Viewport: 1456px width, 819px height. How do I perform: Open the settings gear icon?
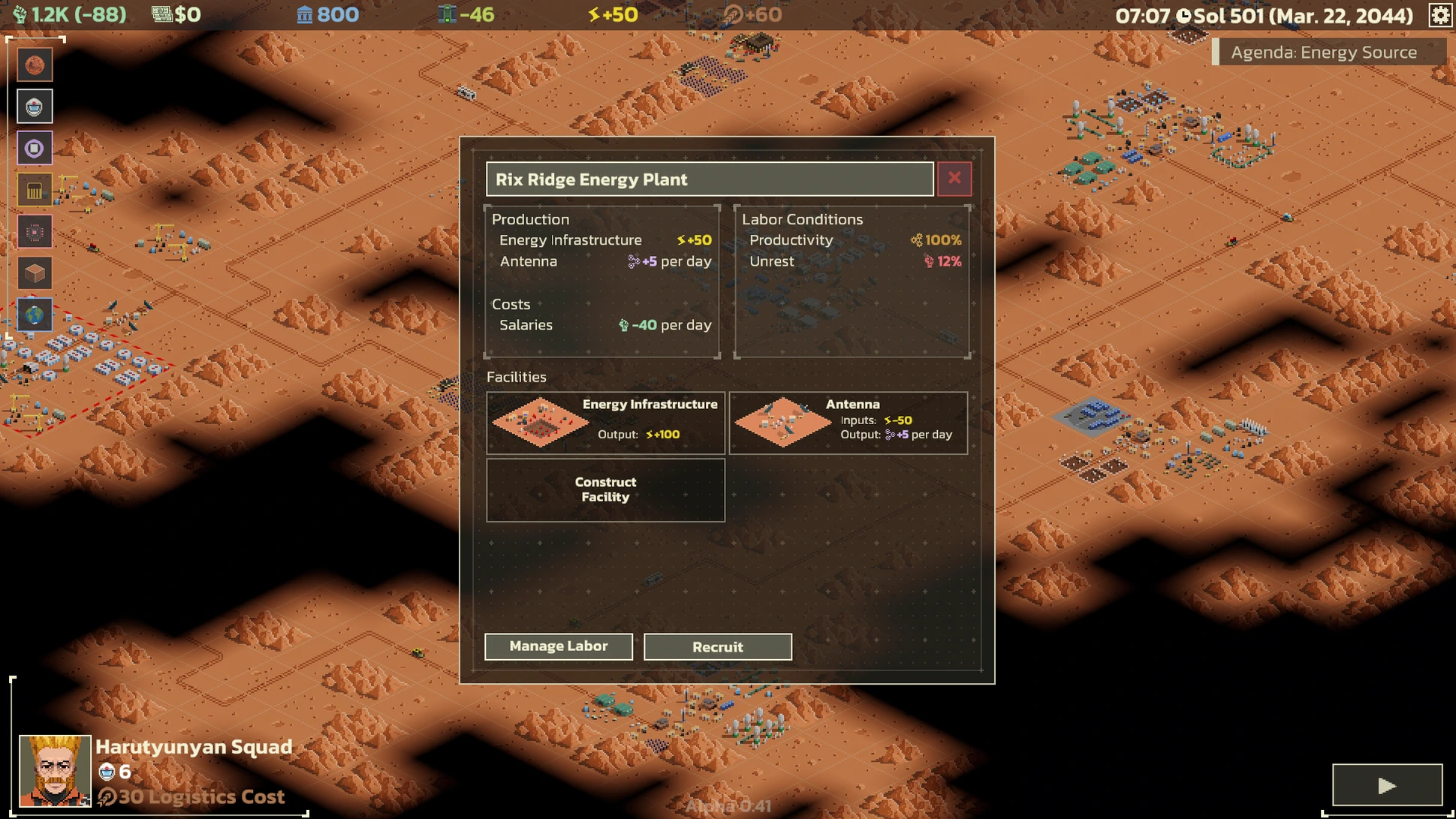click(1439, 15)
